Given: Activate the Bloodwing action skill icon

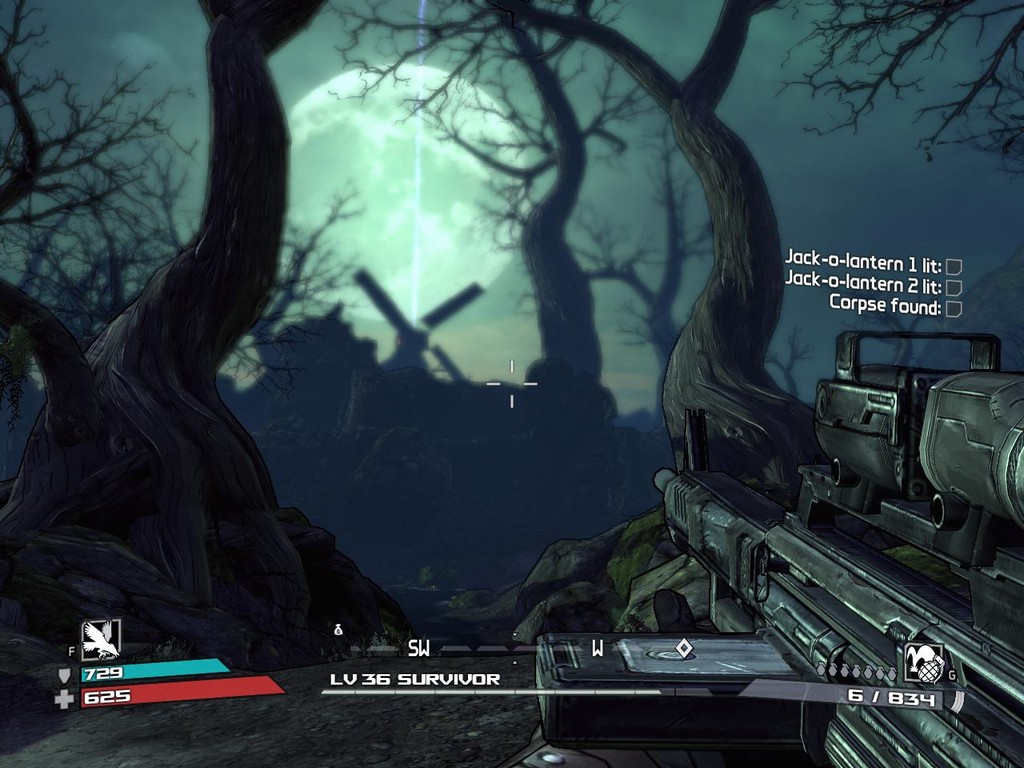Looking at the screenshot, I should coord(101,638).
